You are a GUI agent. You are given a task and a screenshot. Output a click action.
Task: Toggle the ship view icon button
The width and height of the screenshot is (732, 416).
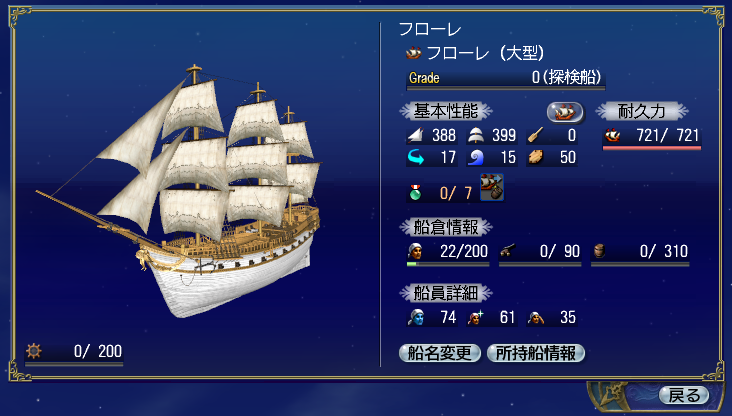coord(565,111)
